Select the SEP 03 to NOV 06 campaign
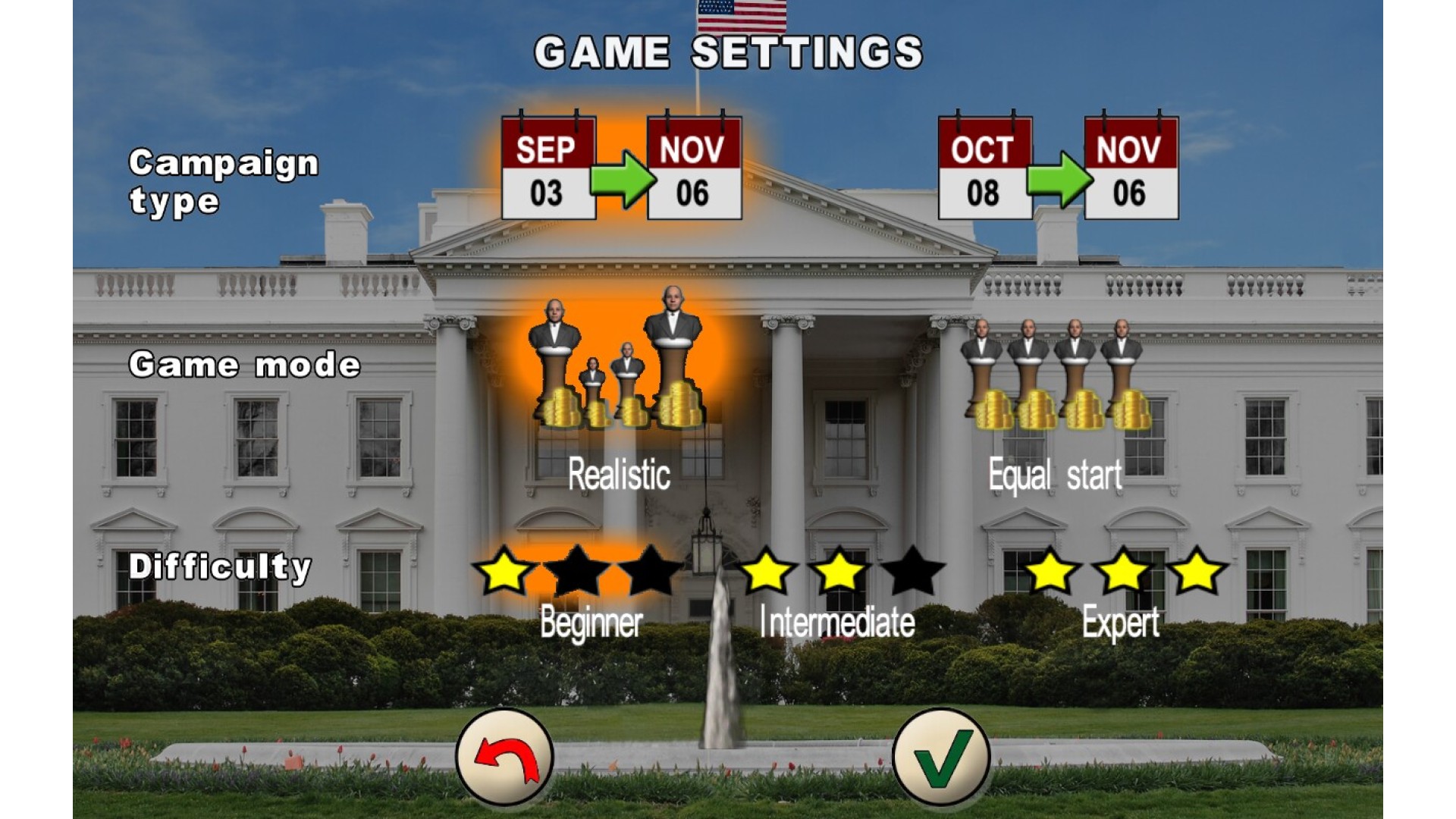 click(x=621, y=168)
